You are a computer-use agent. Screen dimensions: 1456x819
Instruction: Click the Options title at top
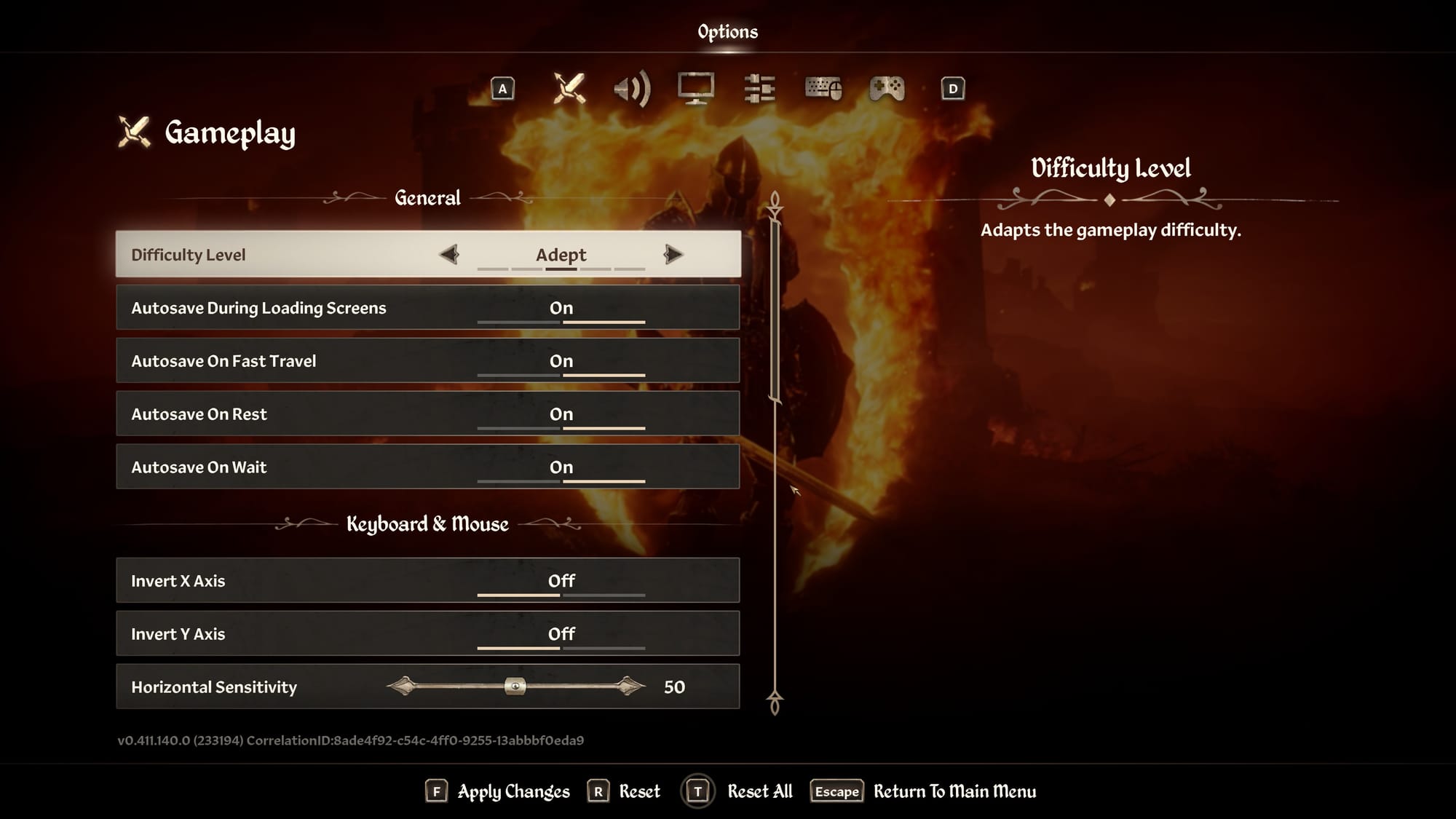[727, 31]
